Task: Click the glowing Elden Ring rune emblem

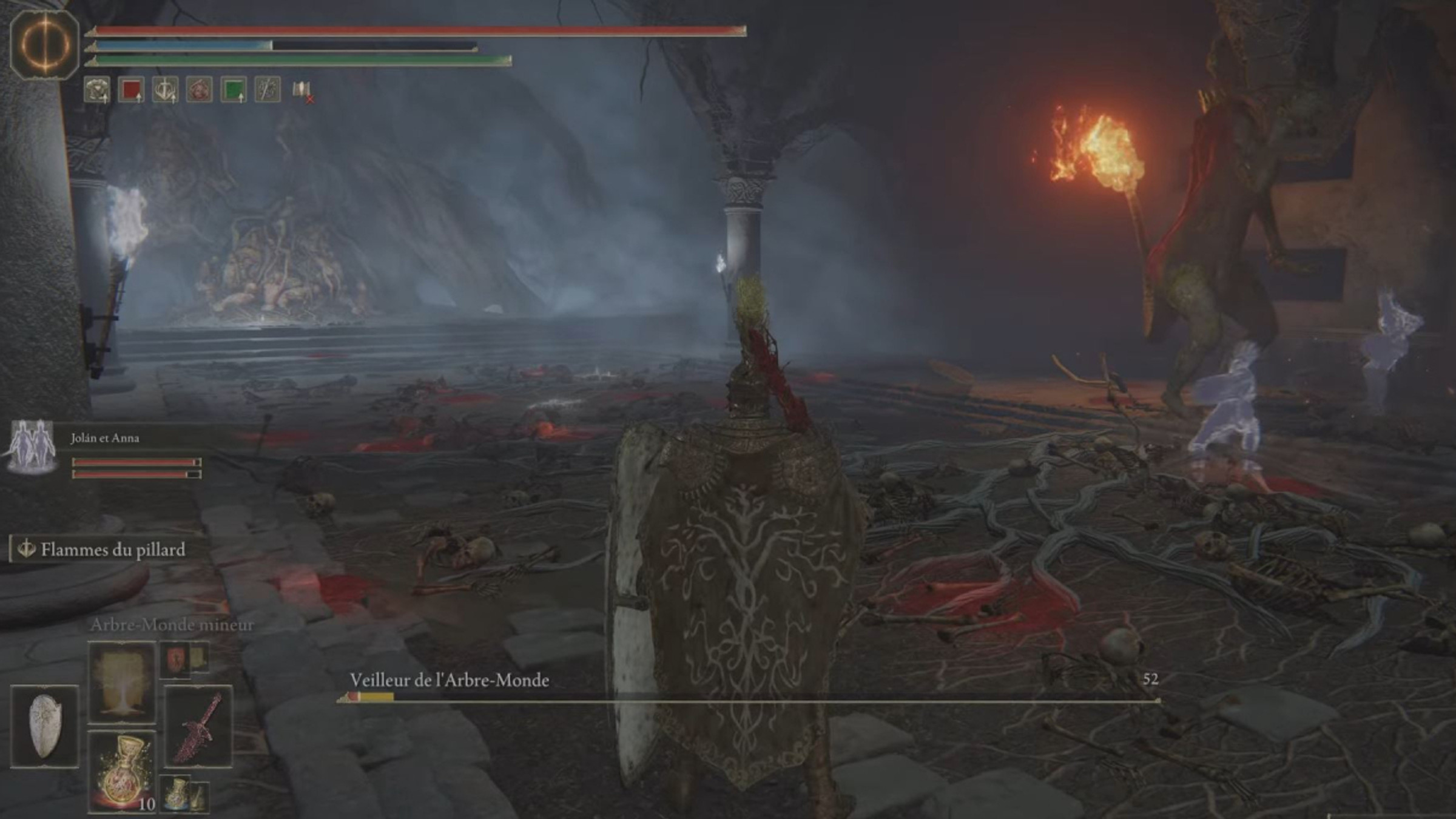Action: (45, 44)
